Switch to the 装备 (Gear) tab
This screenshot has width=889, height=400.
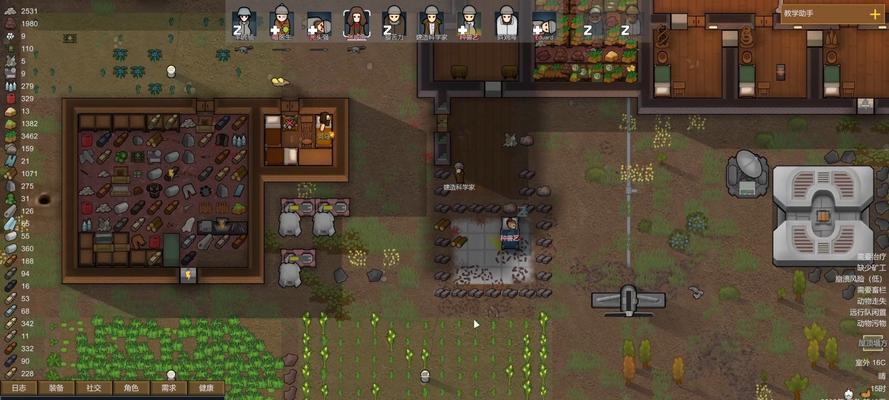coord(56,388)
